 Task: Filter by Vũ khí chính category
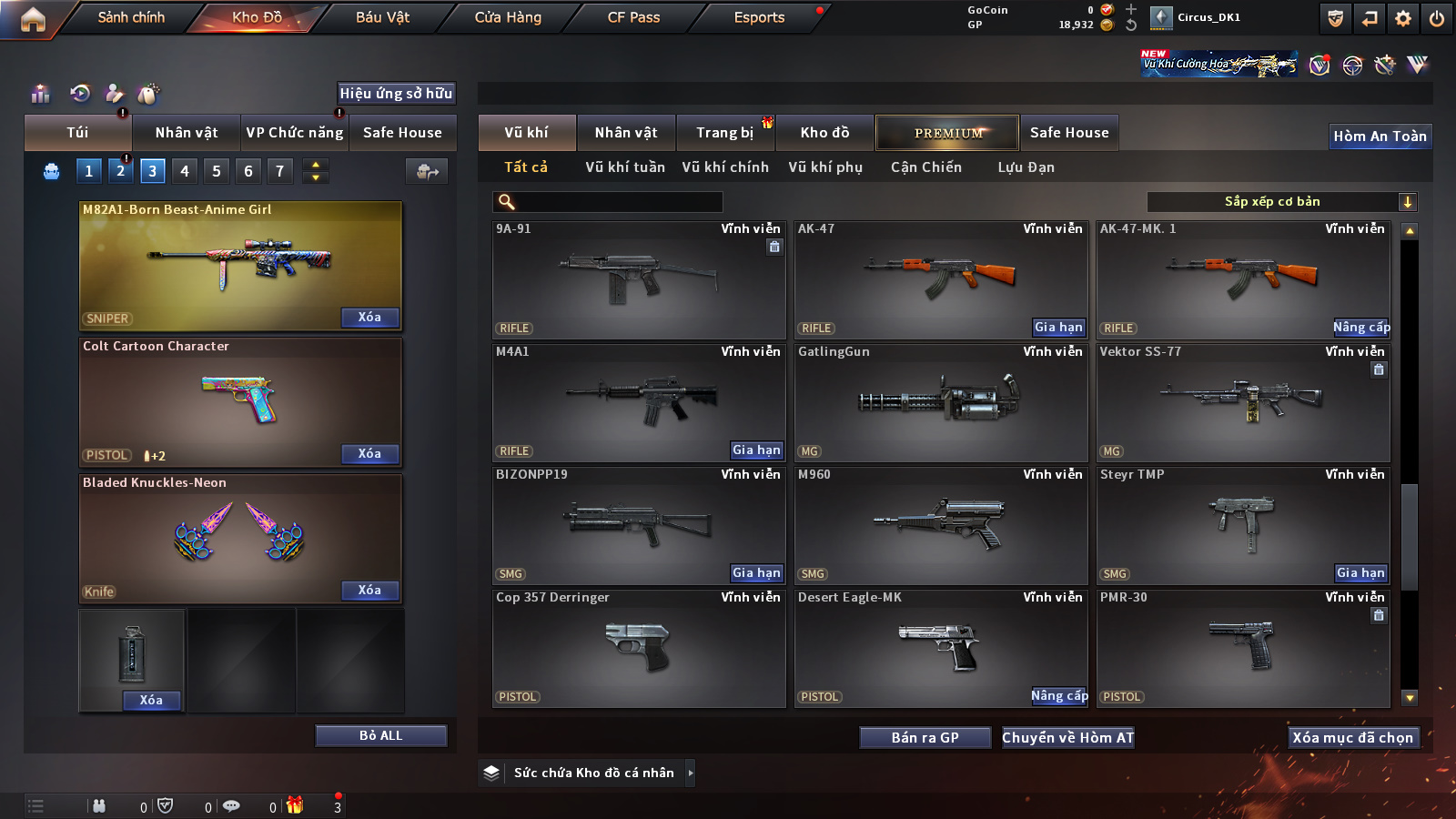click(725, 167)
